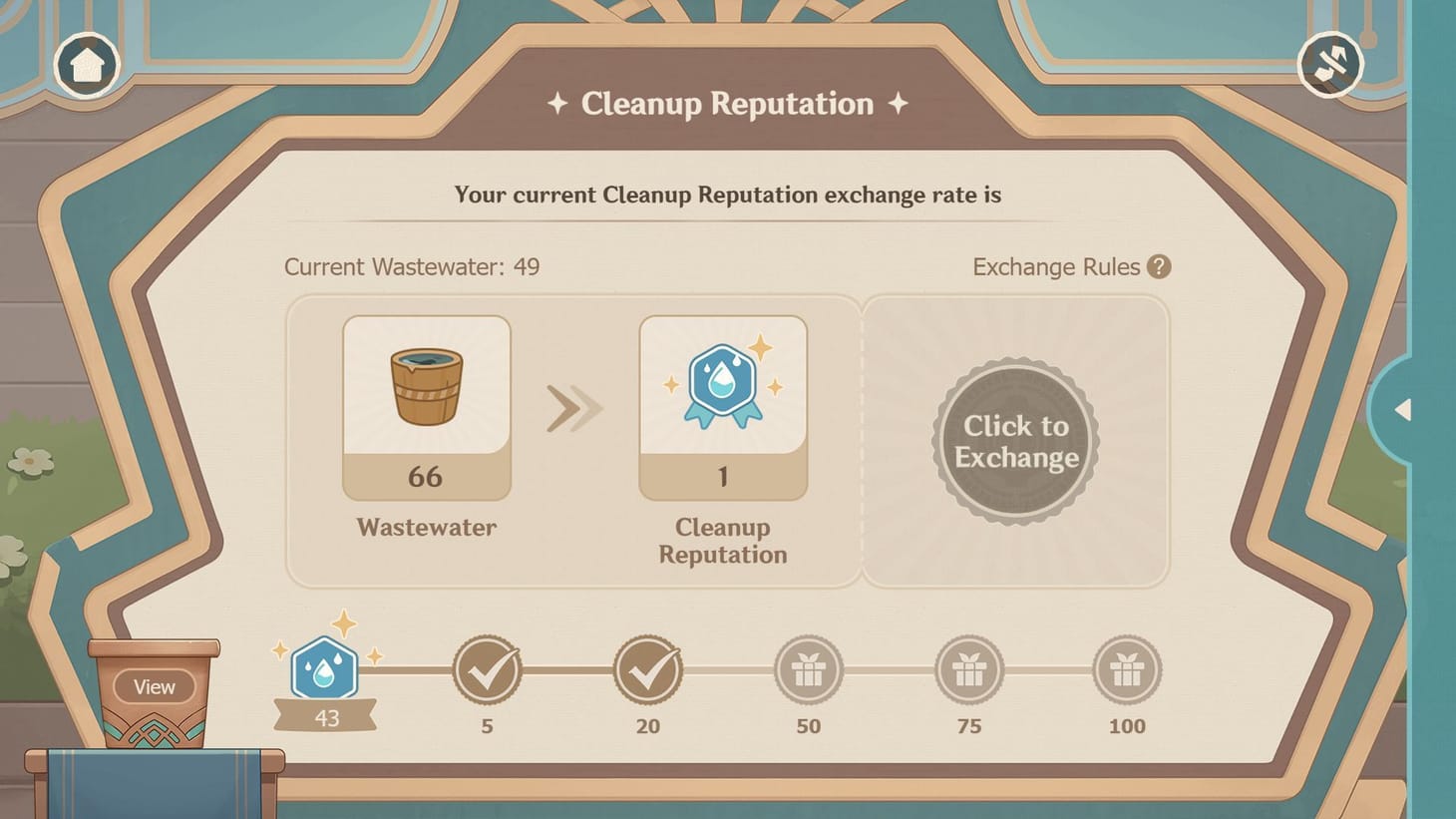Click the question mark beside Exchange Rules
Screen dimensions: 1456x819
(1161, 267)
